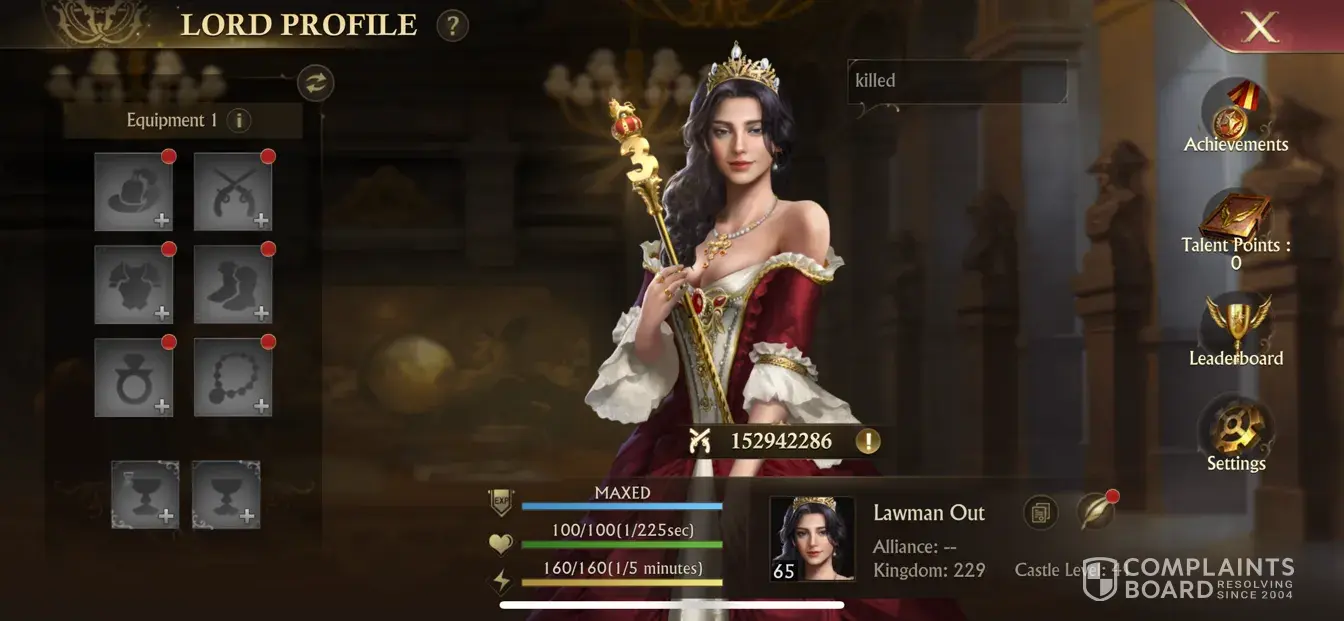The height and width of the screenshot is (621, 1344).
Task: Open the Leaderboard
Action: pyautogui.click(x=1236, y=330)
